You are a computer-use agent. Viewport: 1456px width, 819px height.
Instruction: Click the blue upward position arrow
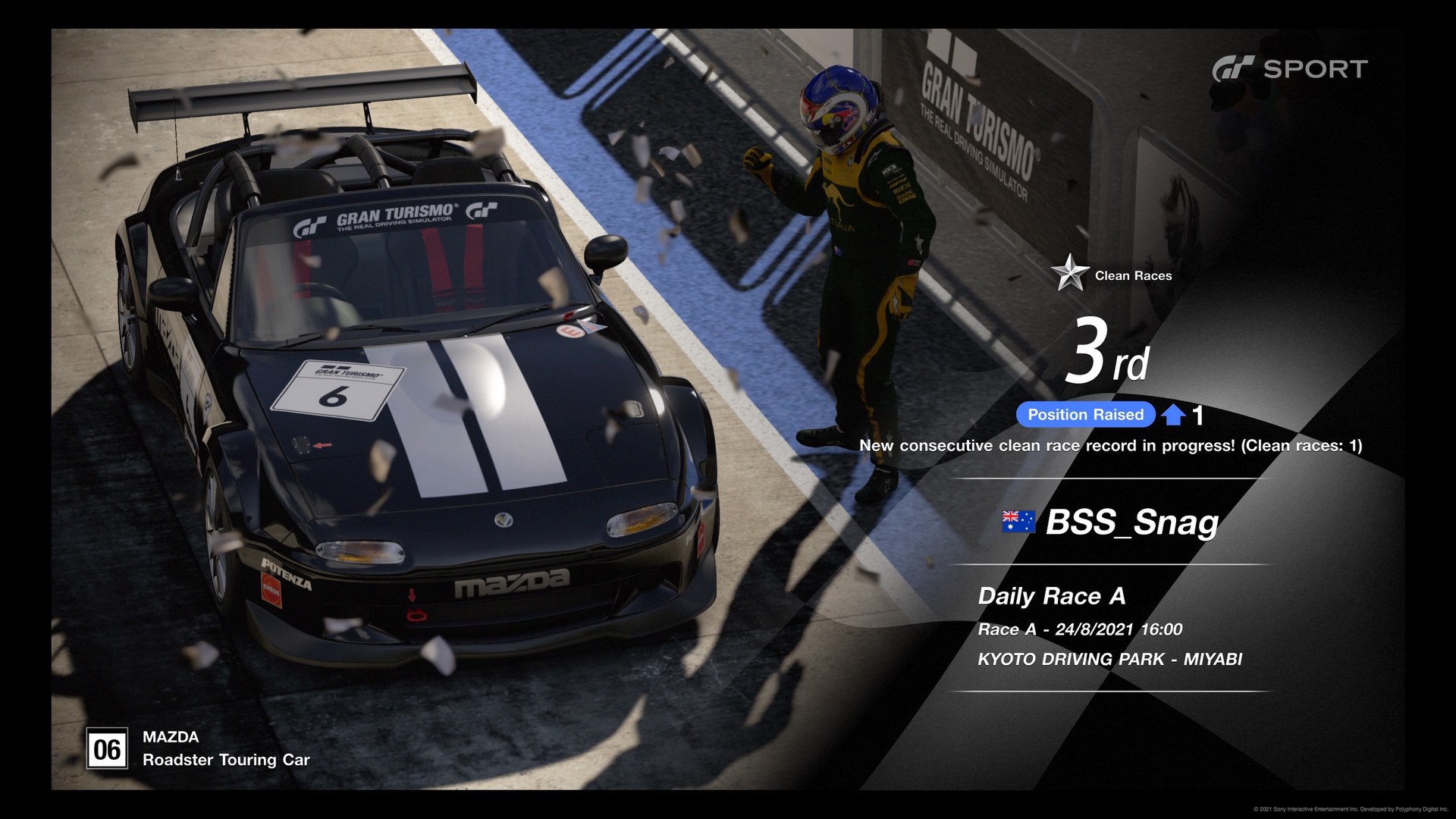[1175, 414]
